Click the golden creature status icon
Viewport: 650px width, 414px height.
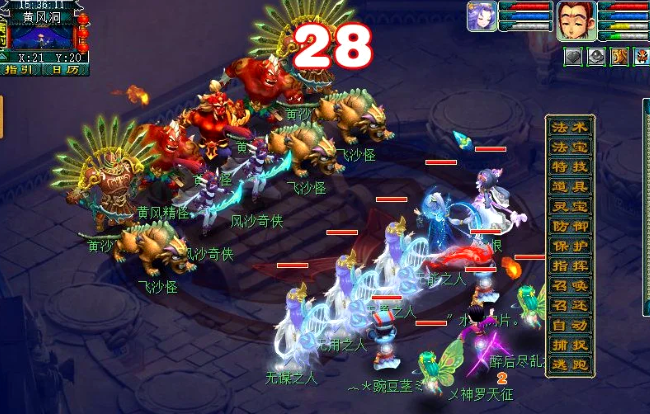pos(619,57)
